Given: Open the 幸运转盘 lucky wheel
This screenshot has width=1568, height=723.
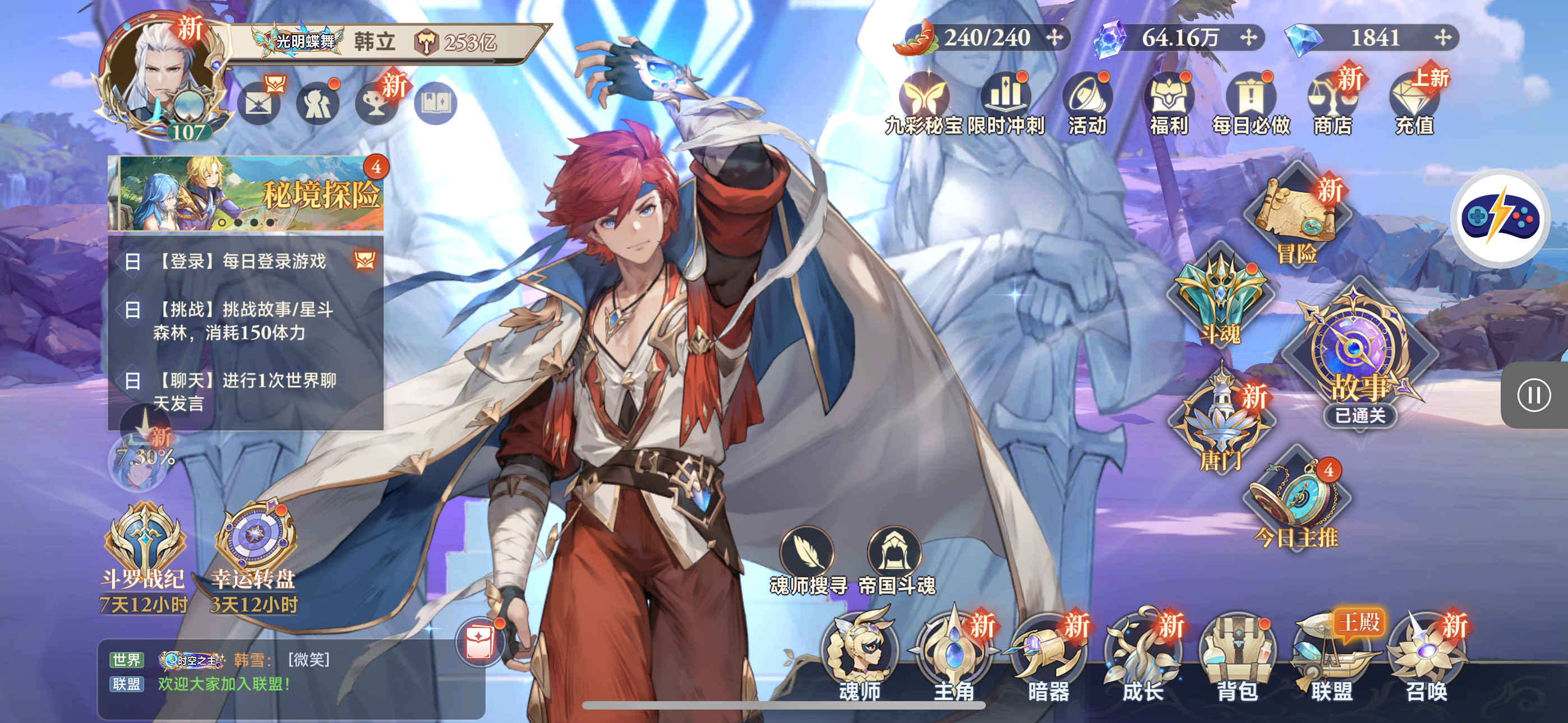Looking at the screenshot, I should [254, 548].
